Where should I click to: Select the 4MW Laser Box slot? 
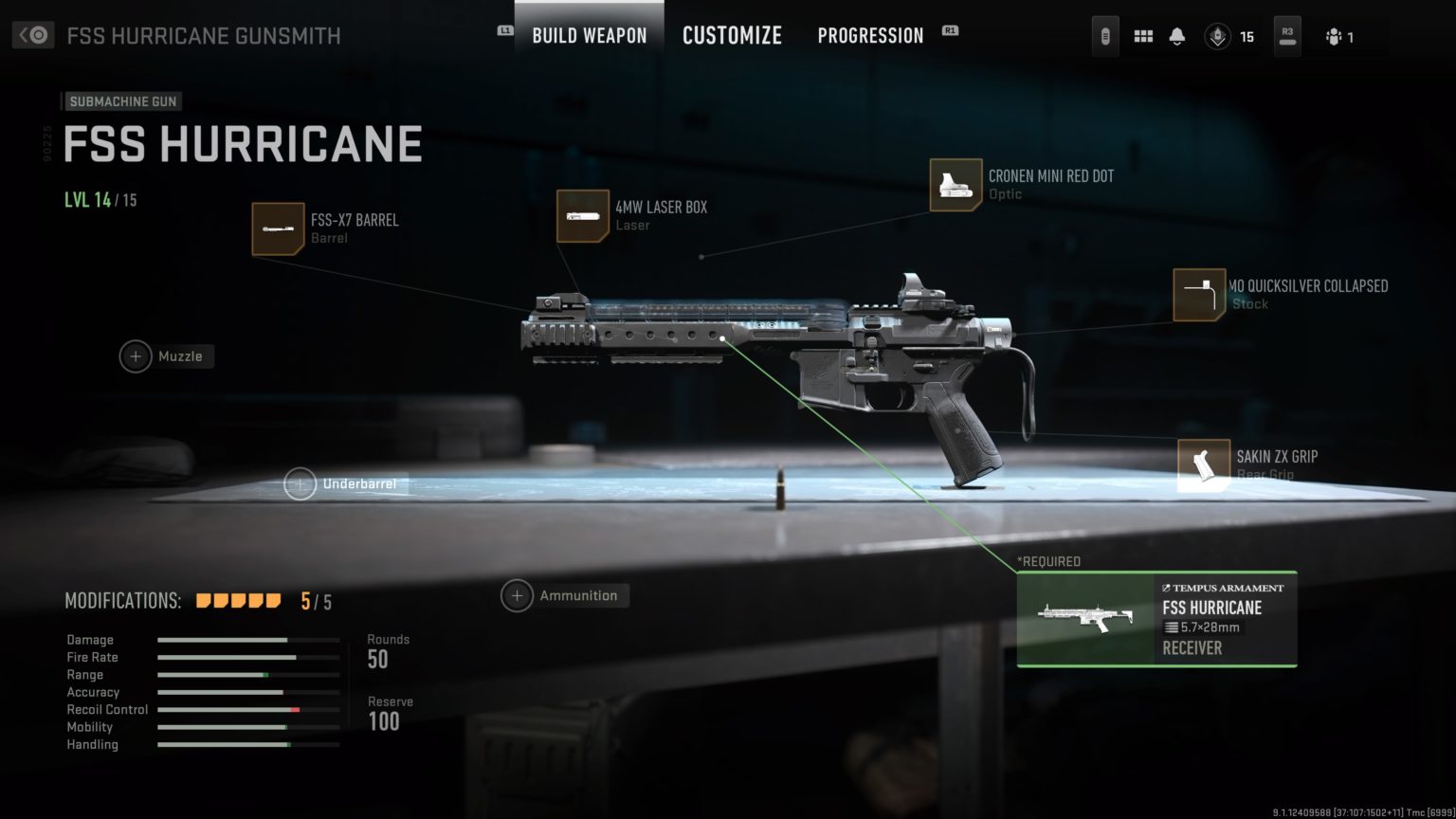coord(582,216)
